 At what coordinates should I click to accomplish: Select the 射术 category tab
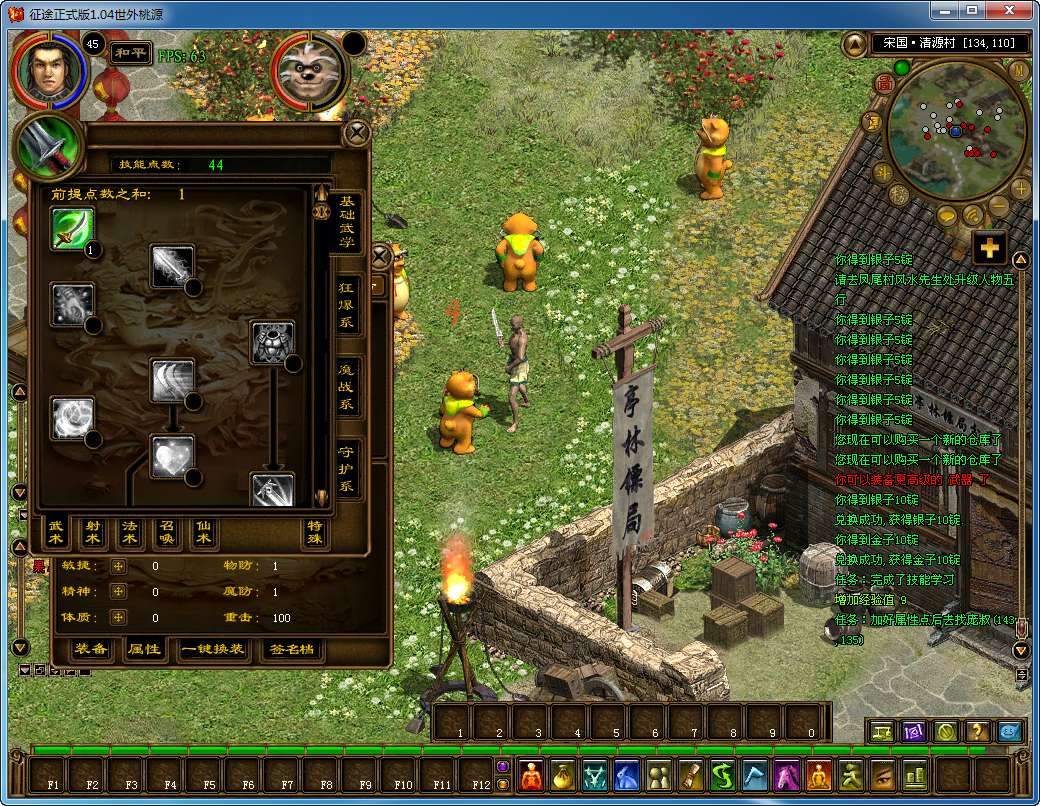pyautogui.click(x=92, y=533)
